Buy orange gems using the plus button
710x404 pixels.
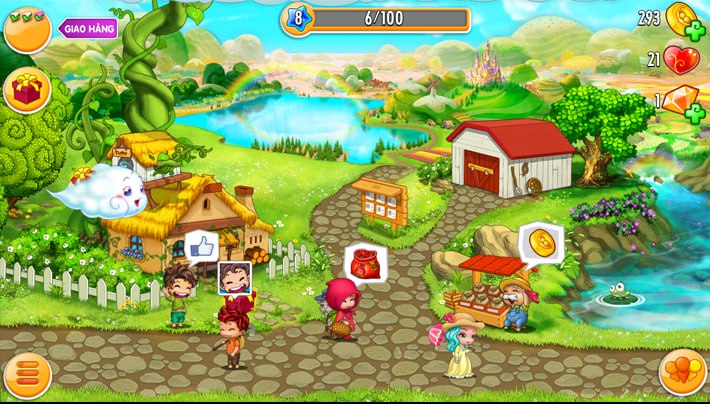click(x=695, y=113)
